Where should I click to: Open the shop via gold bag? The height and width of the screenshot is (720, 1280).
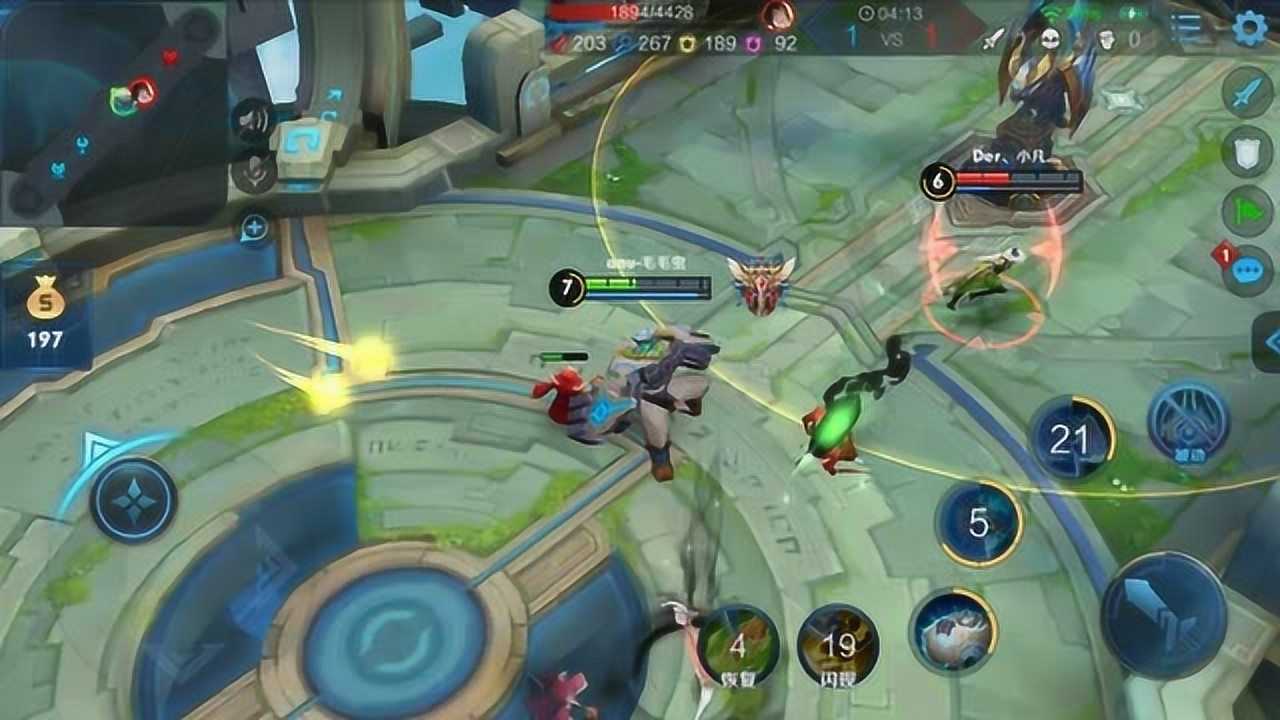pyautogui.click(x=45, y=312)
